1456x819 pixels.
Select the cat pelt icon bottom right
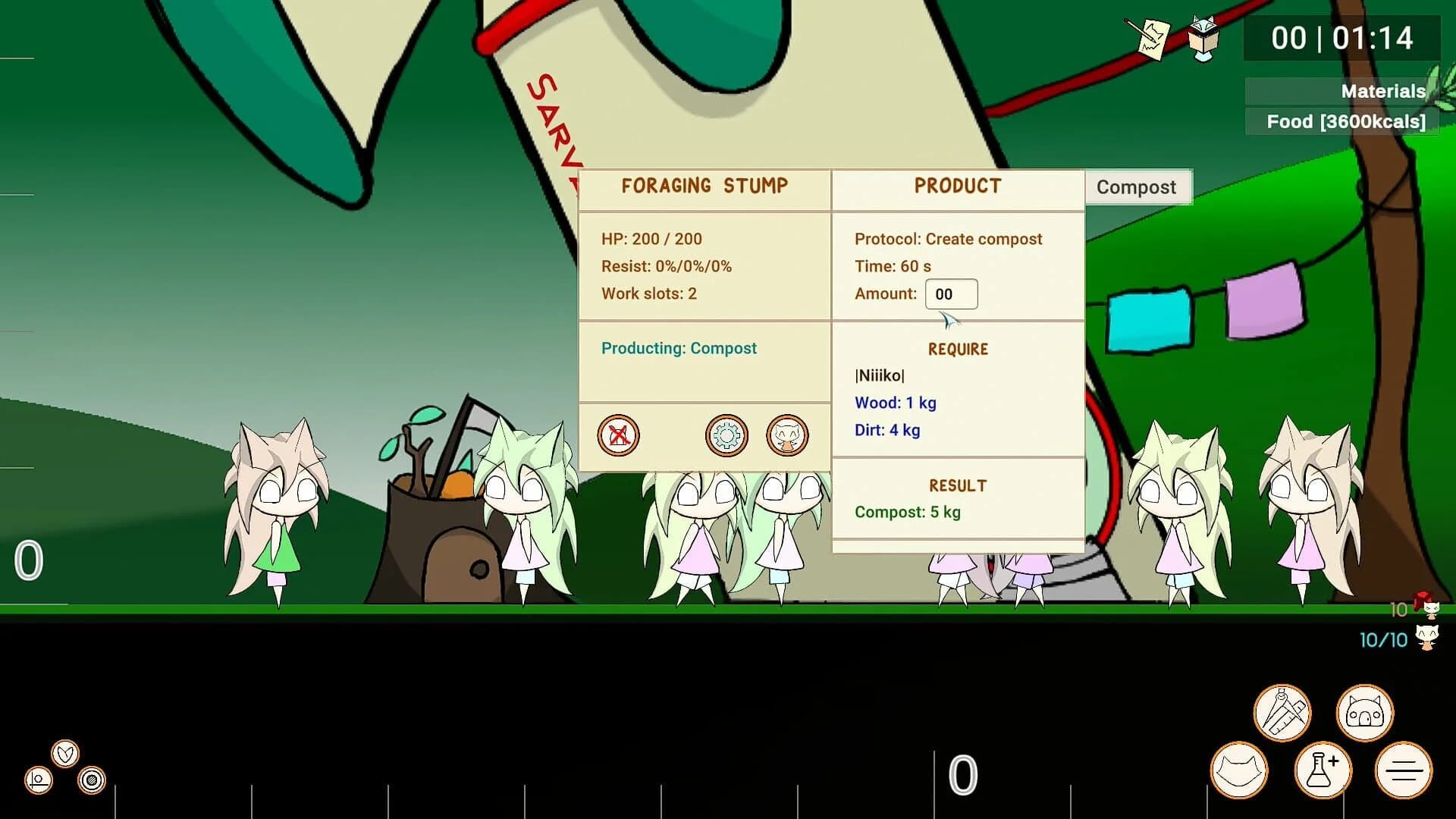(x=1241, y=770)
